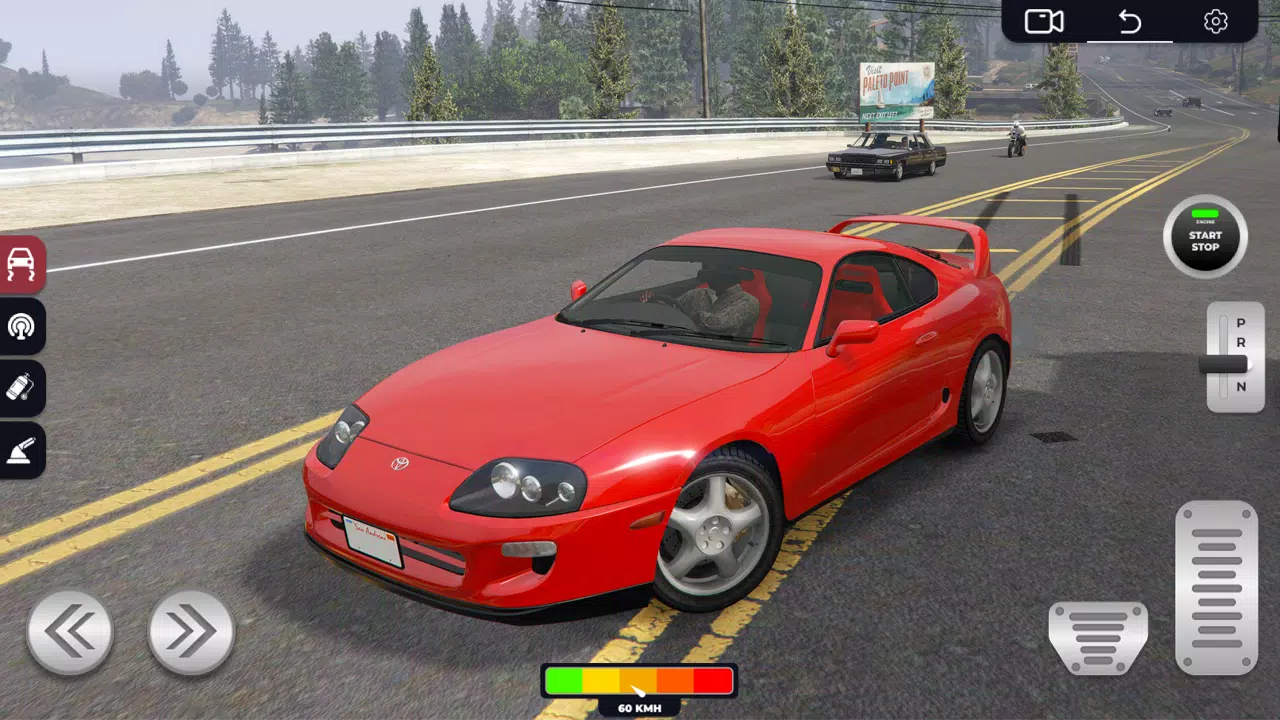Activate the nitro boost bottle icon
The width and height of the screenshot is (1280, 720).
[22, 389]
